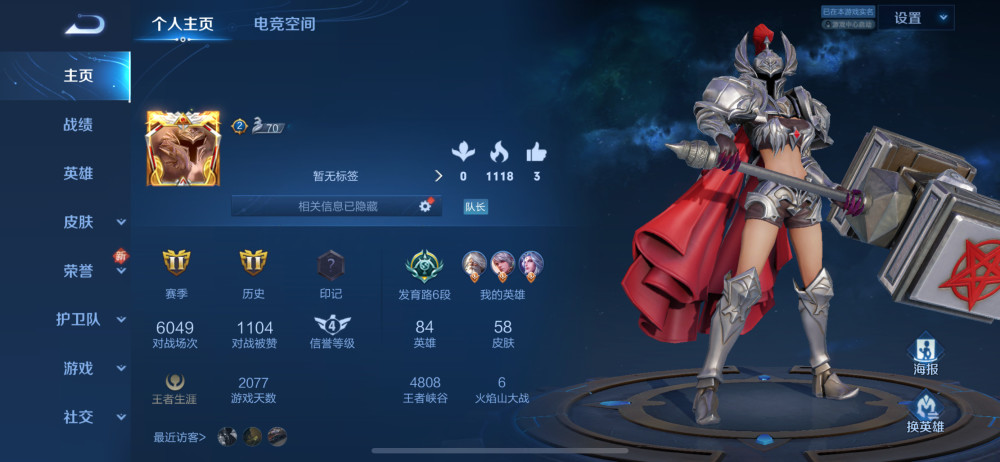Tap the 换英雄 change hero button
Viewport: 1000px width, 462px height.
926,411
